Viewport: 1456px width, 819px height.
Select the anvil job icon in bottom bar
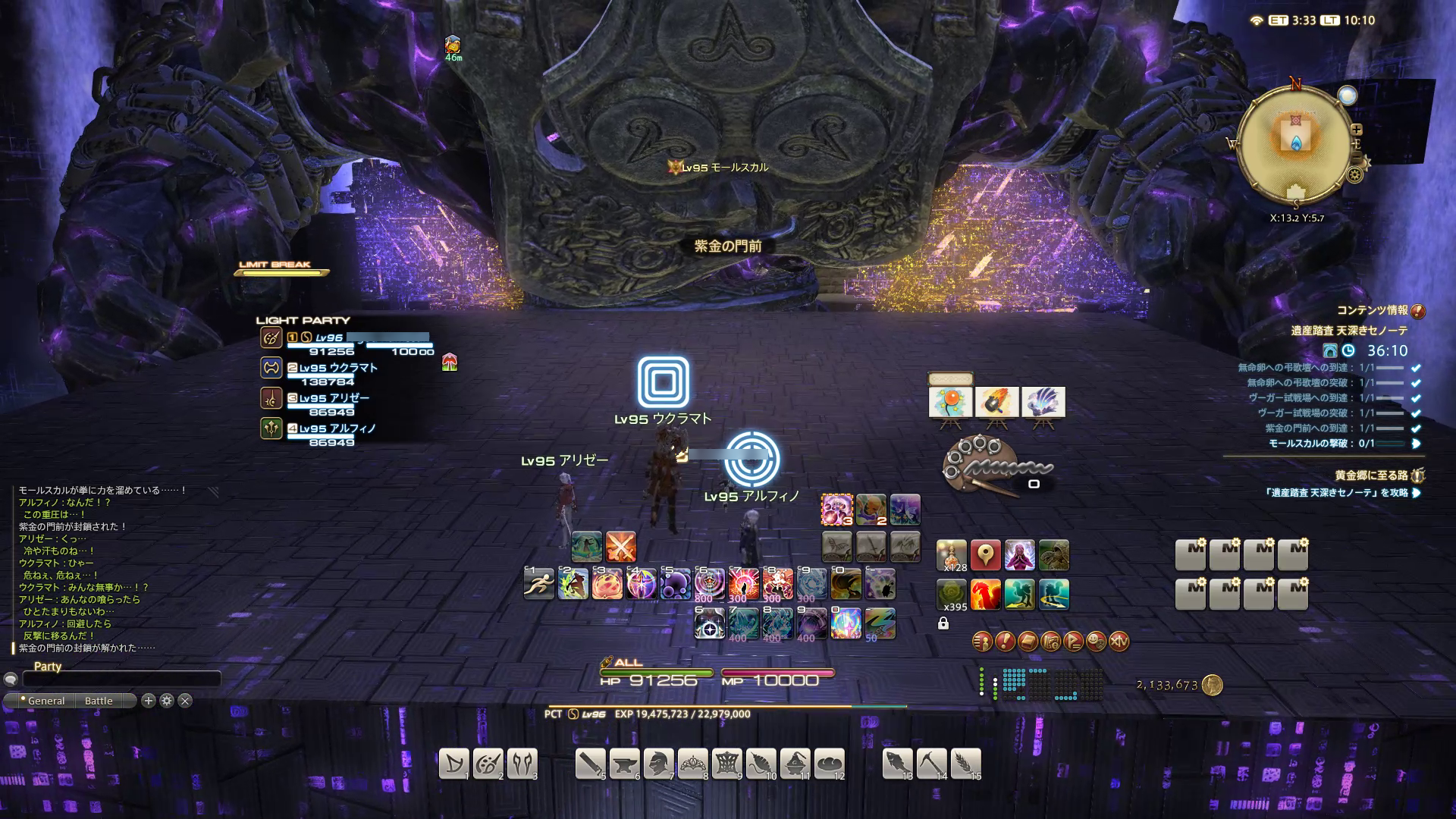(624, 764)
